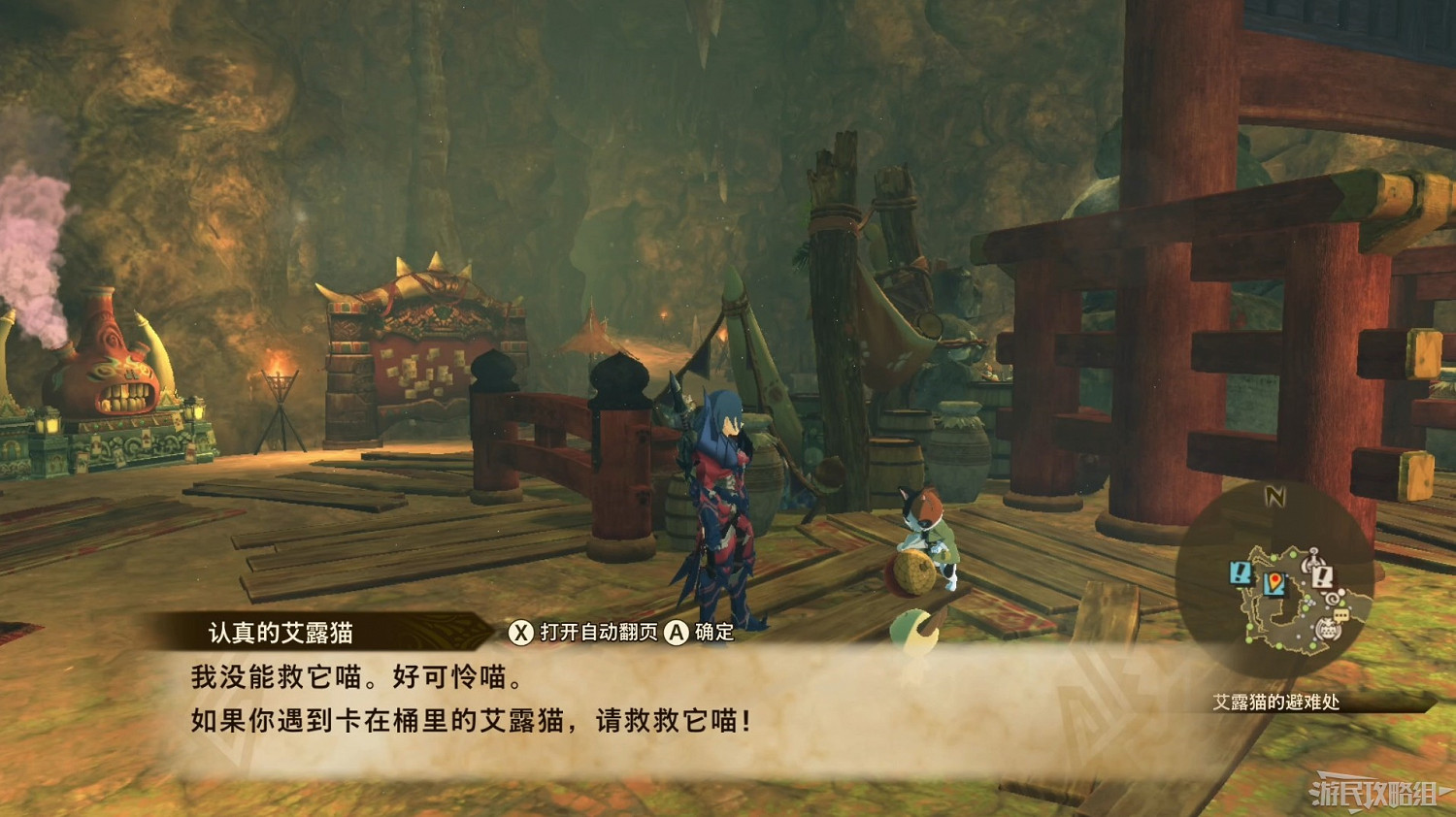Click the swirl shop icon on minimap
Screen dimensions: 1456x817
tap(1333, 597)
